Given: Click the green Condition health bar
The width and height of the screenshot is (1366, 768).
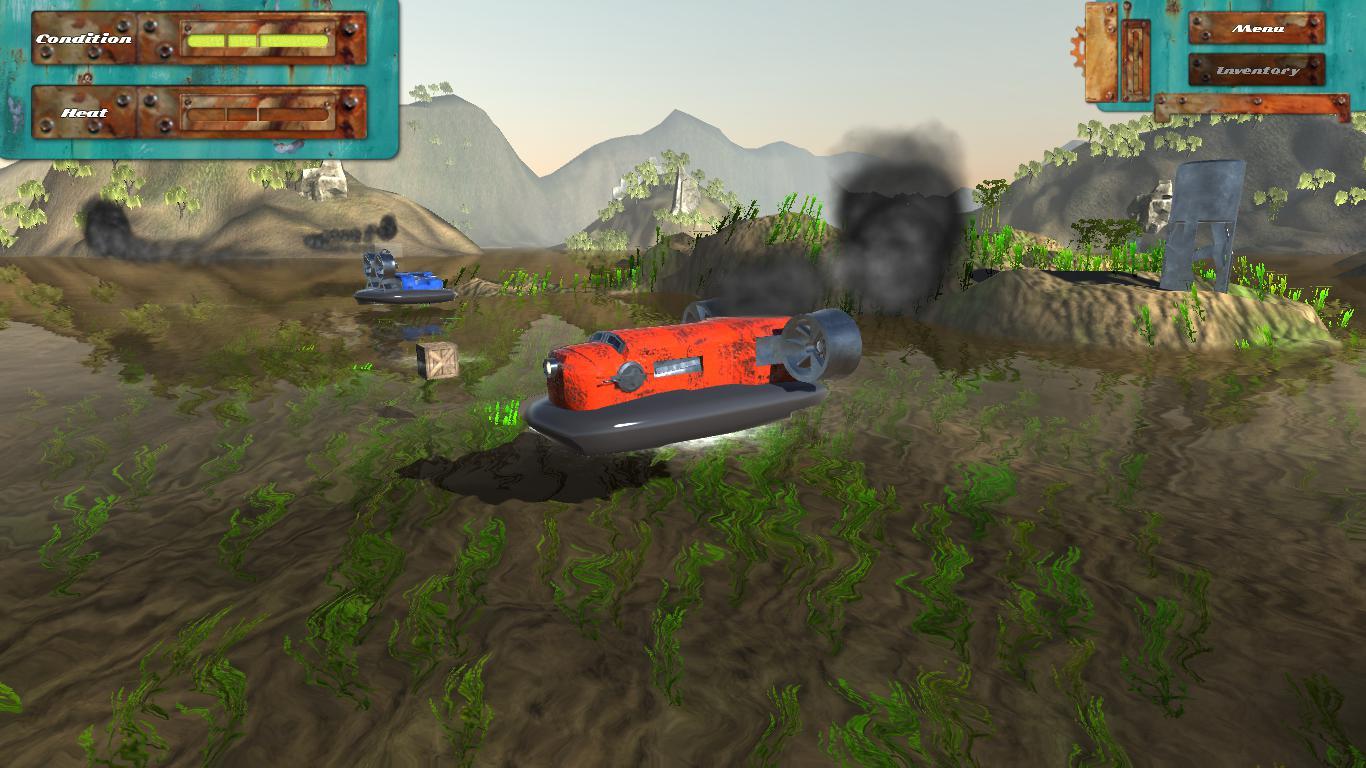Looking at the screenshot, I should (x=255, y=40).
